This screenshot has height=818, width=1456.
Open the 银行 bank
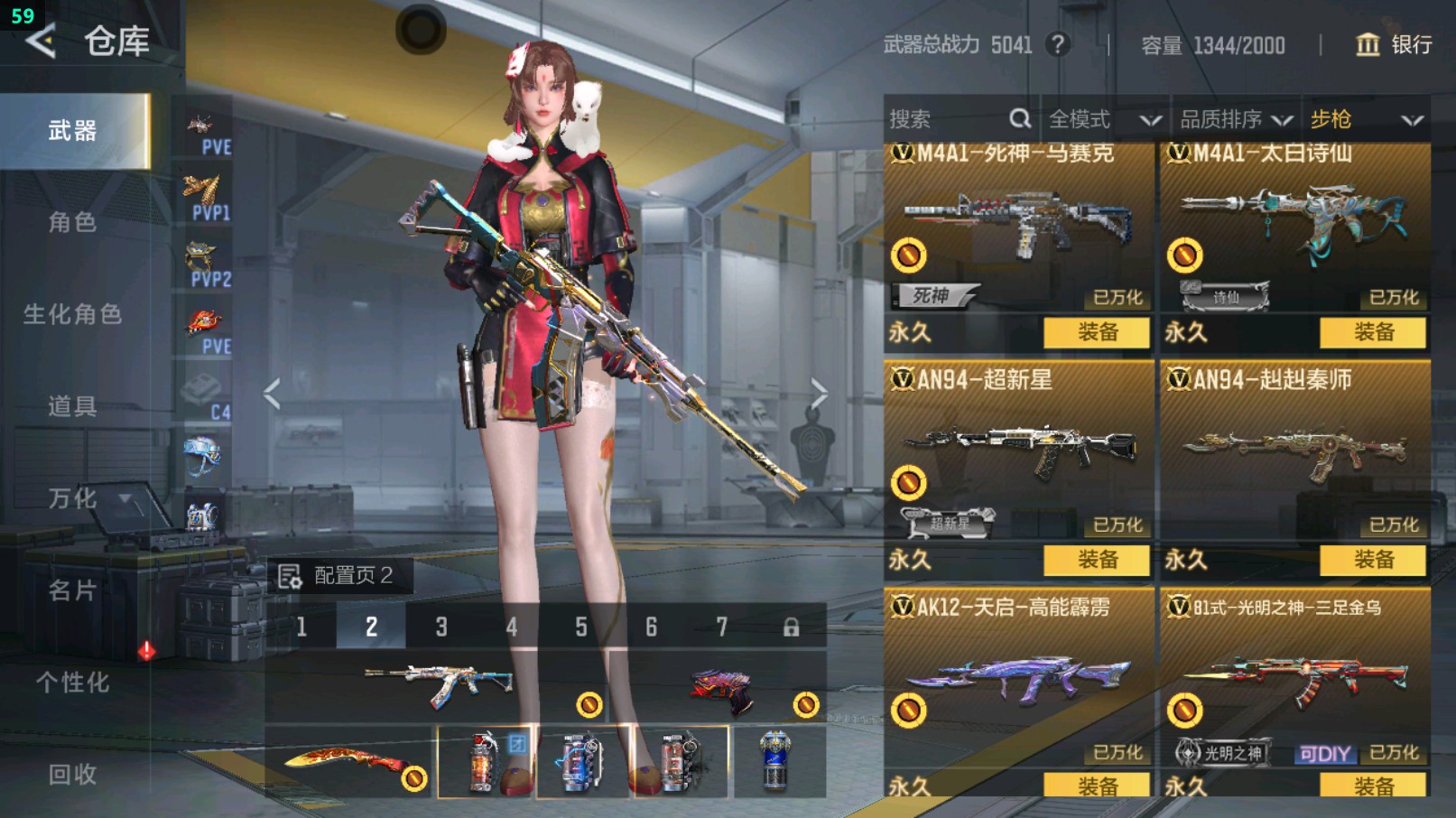click(1395, 44)
